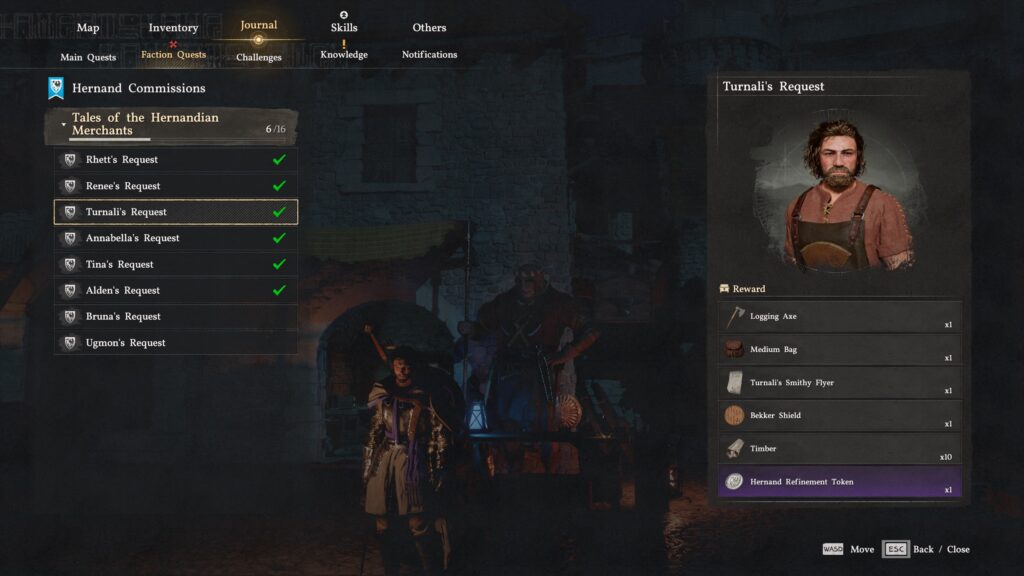This screenshot has height=576, width=1024.
Task: Select the Bekker Shield reward
Action: click(x=840, y=416)
